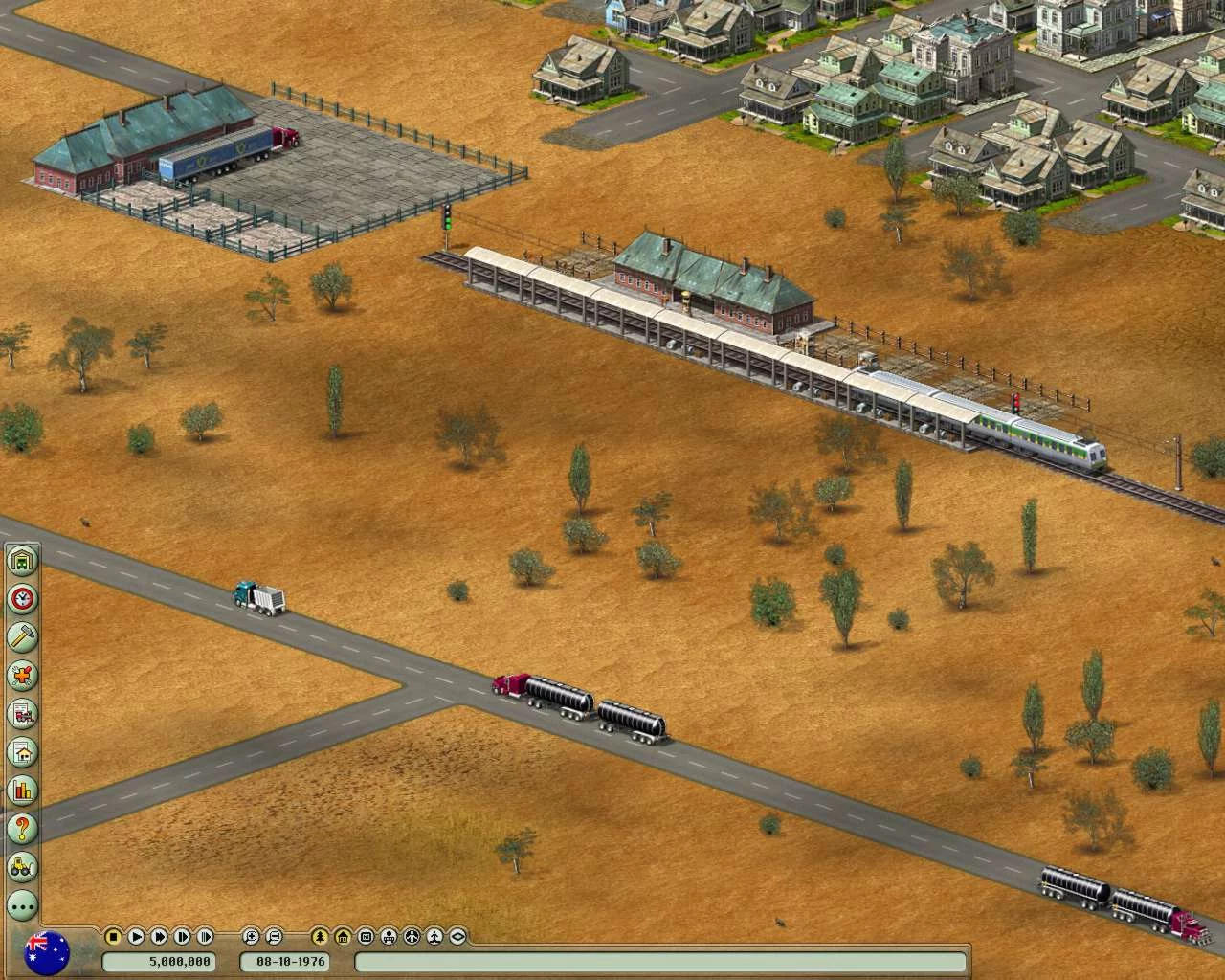Viewport: 1225px width, 980px height.
Task: Zoom in on the map
Action: pos(251,937)
